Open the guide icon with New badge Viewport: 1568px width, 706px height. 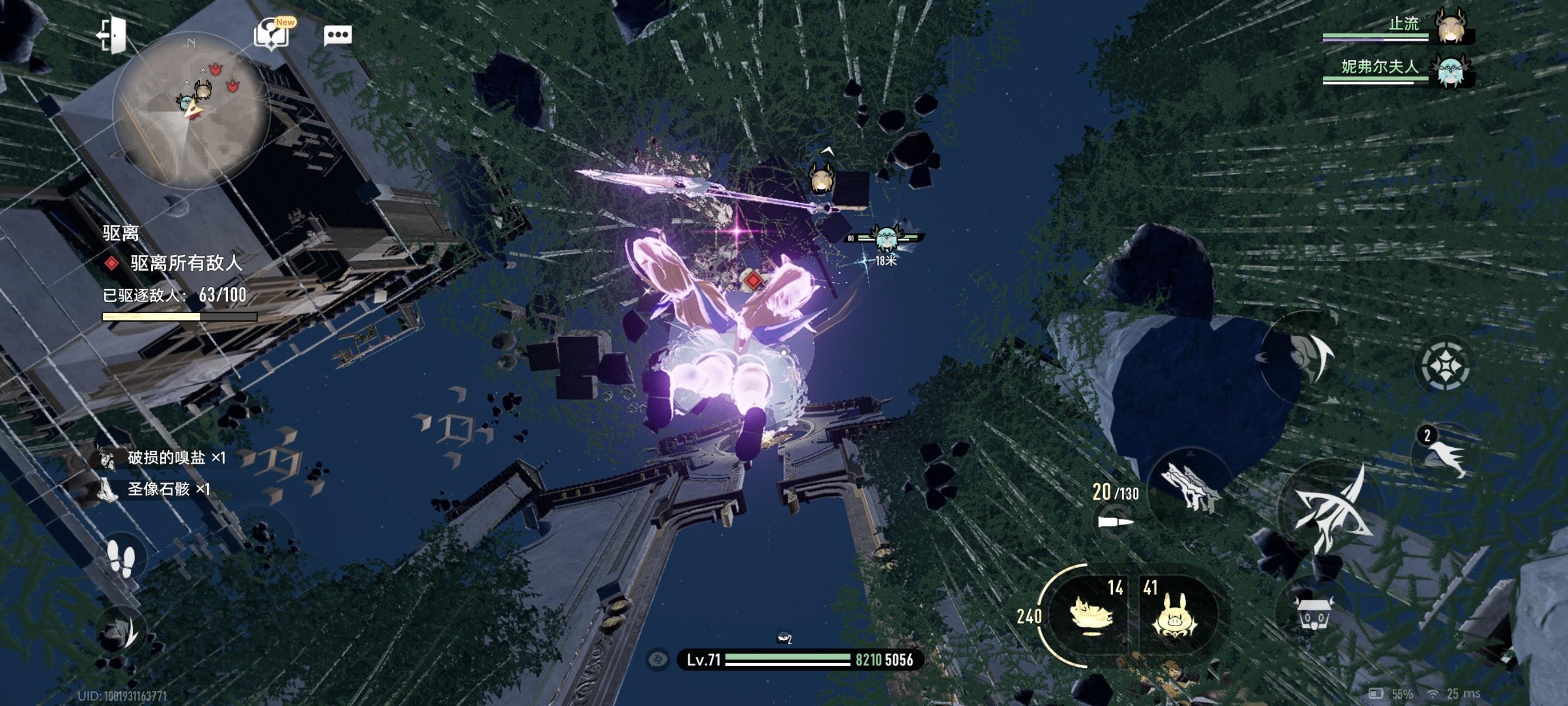[x=272, y=34]
